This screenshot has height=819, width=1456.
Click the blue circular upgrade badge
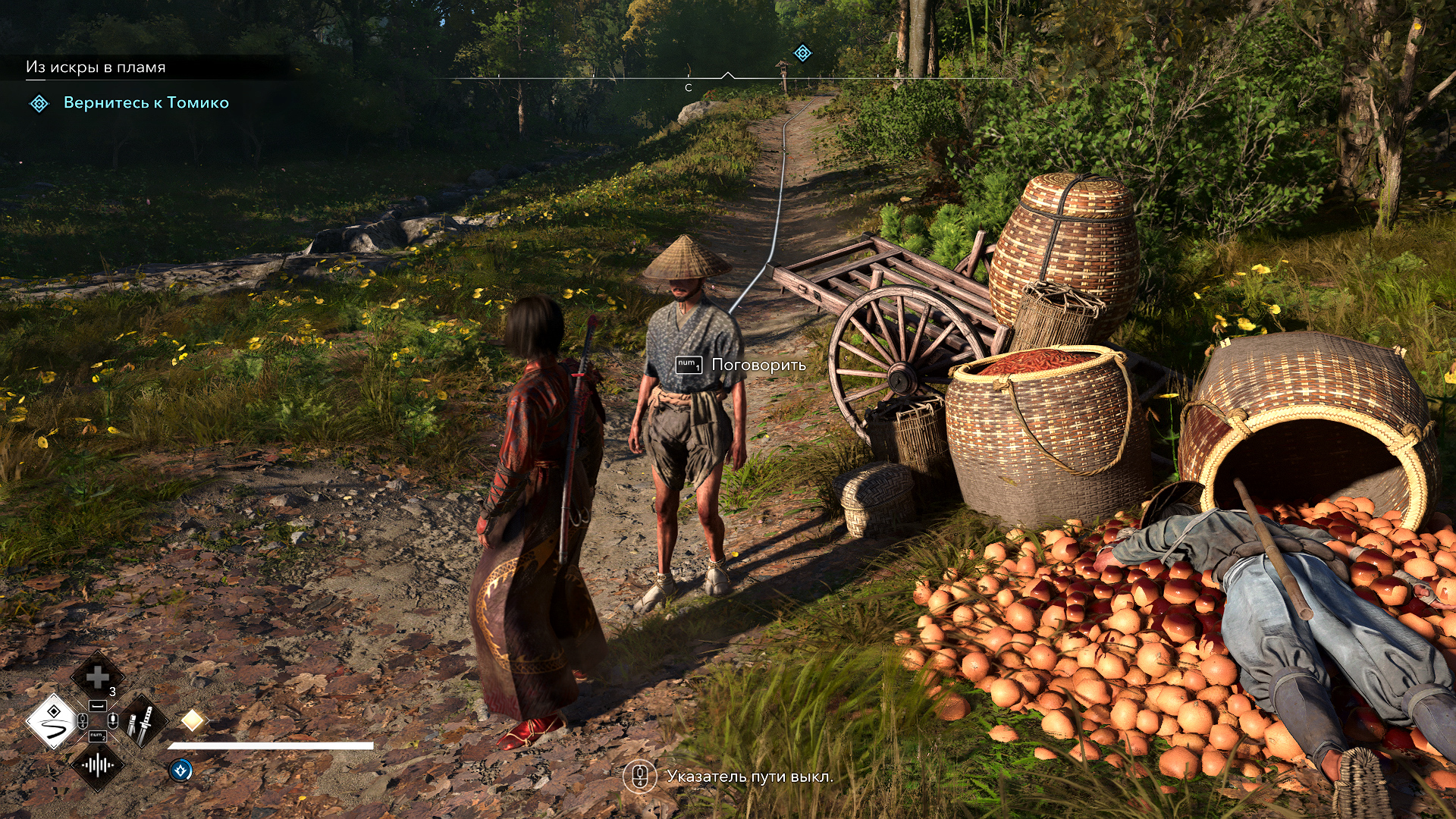[180, 770]
